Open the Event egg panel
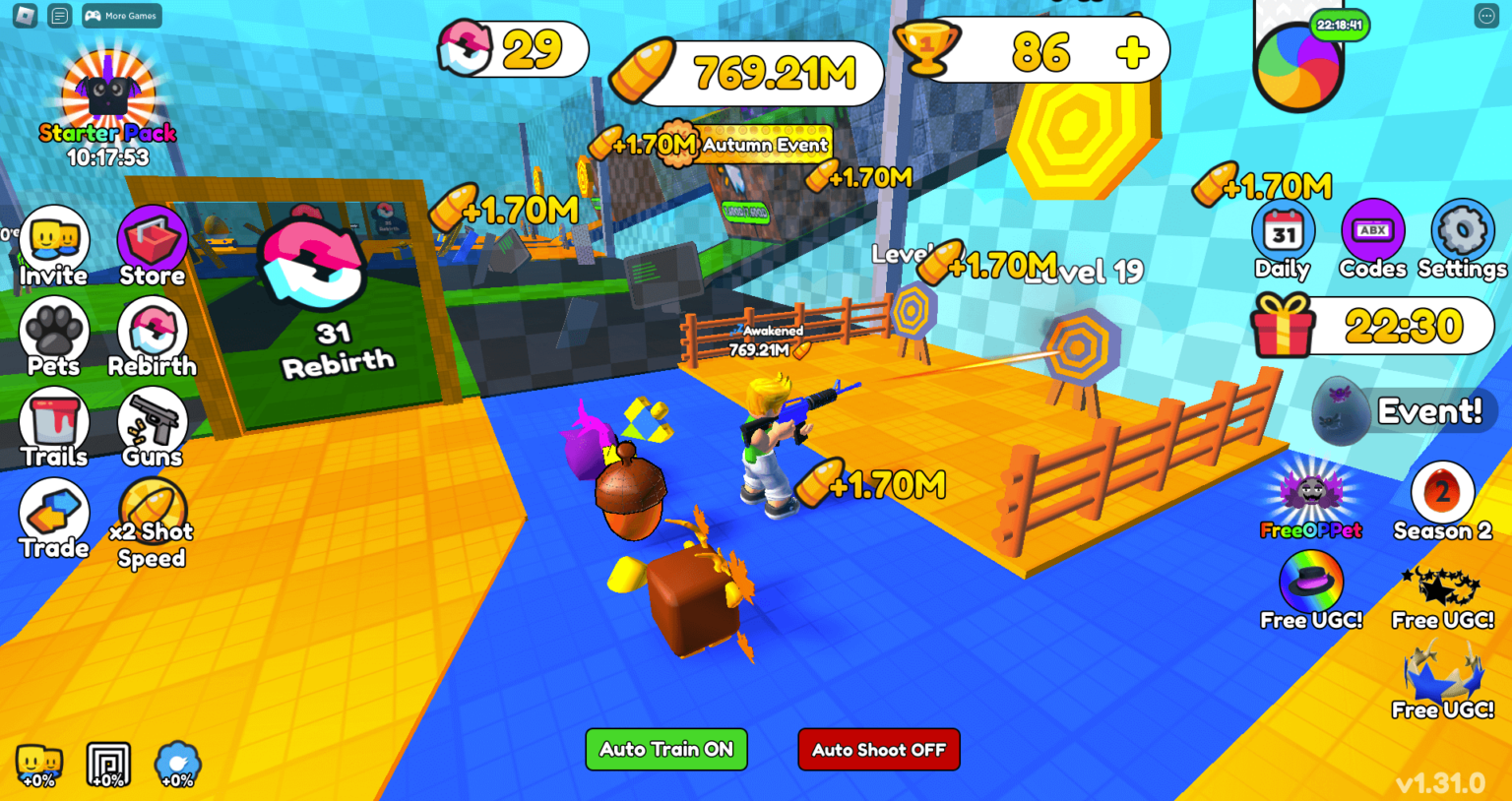 tap(1398, 410)
